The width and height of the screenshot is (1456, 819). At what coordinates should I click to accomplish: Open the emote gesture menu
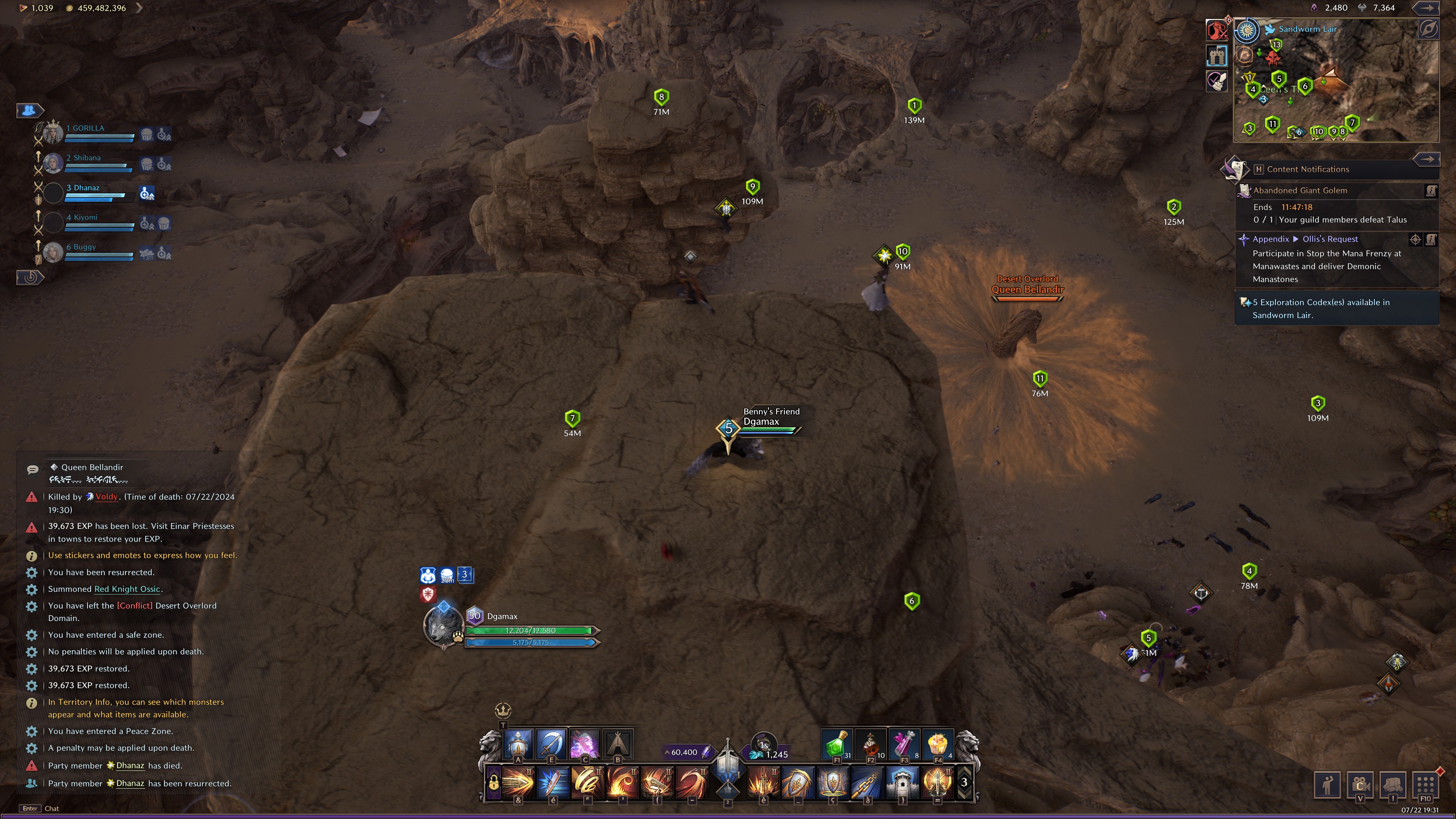(x=1327, y=784)
